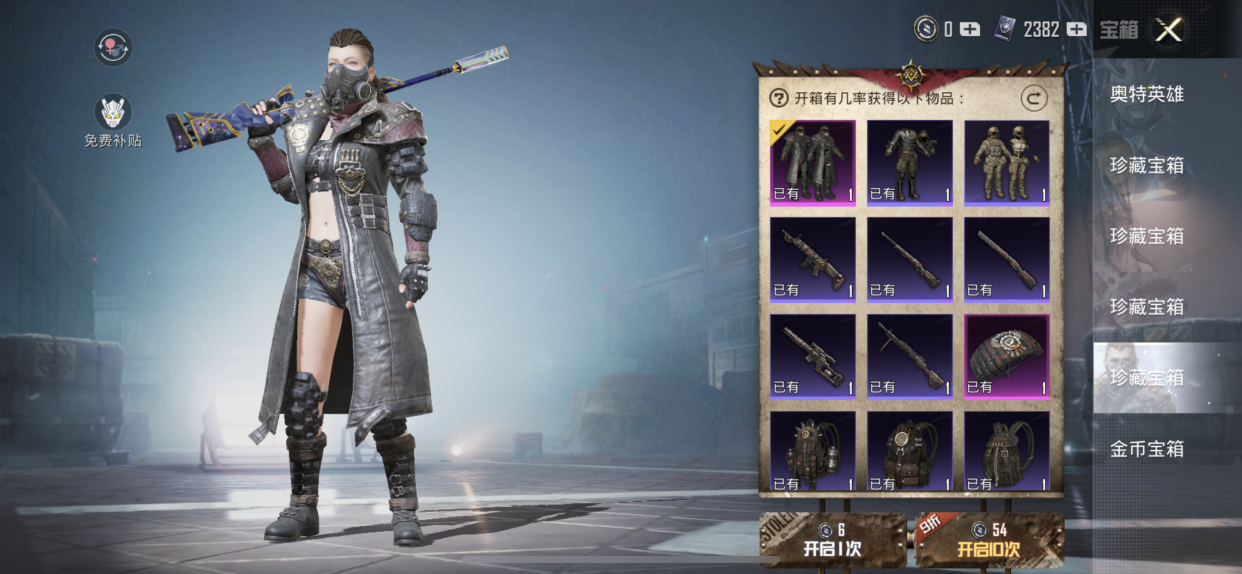
Task: Tap the round icon above 免费补贴
Action: (x=113, y=47)
